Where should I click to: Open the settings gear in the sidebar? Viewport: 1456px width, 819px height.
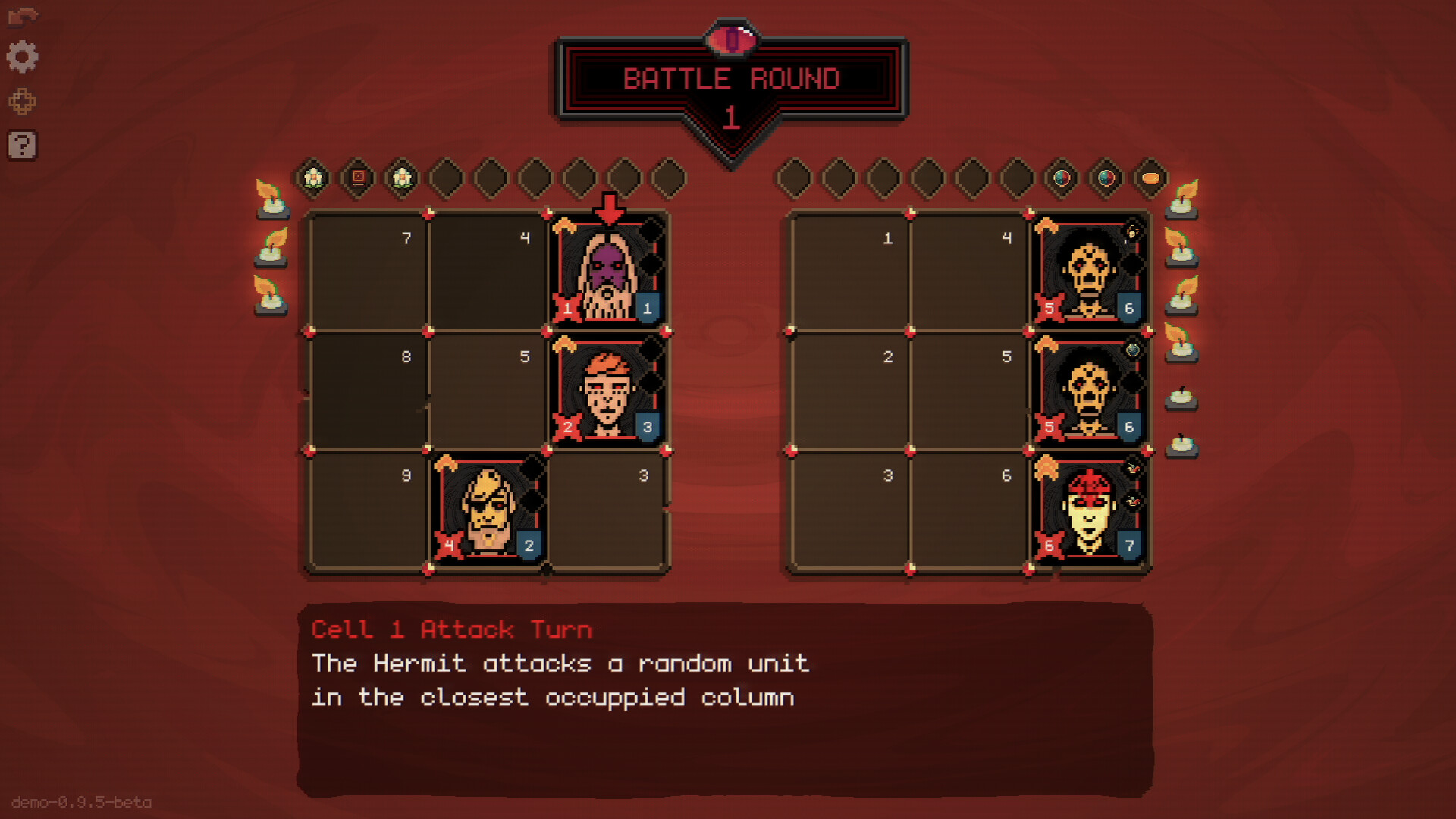(x=23, y=57)
